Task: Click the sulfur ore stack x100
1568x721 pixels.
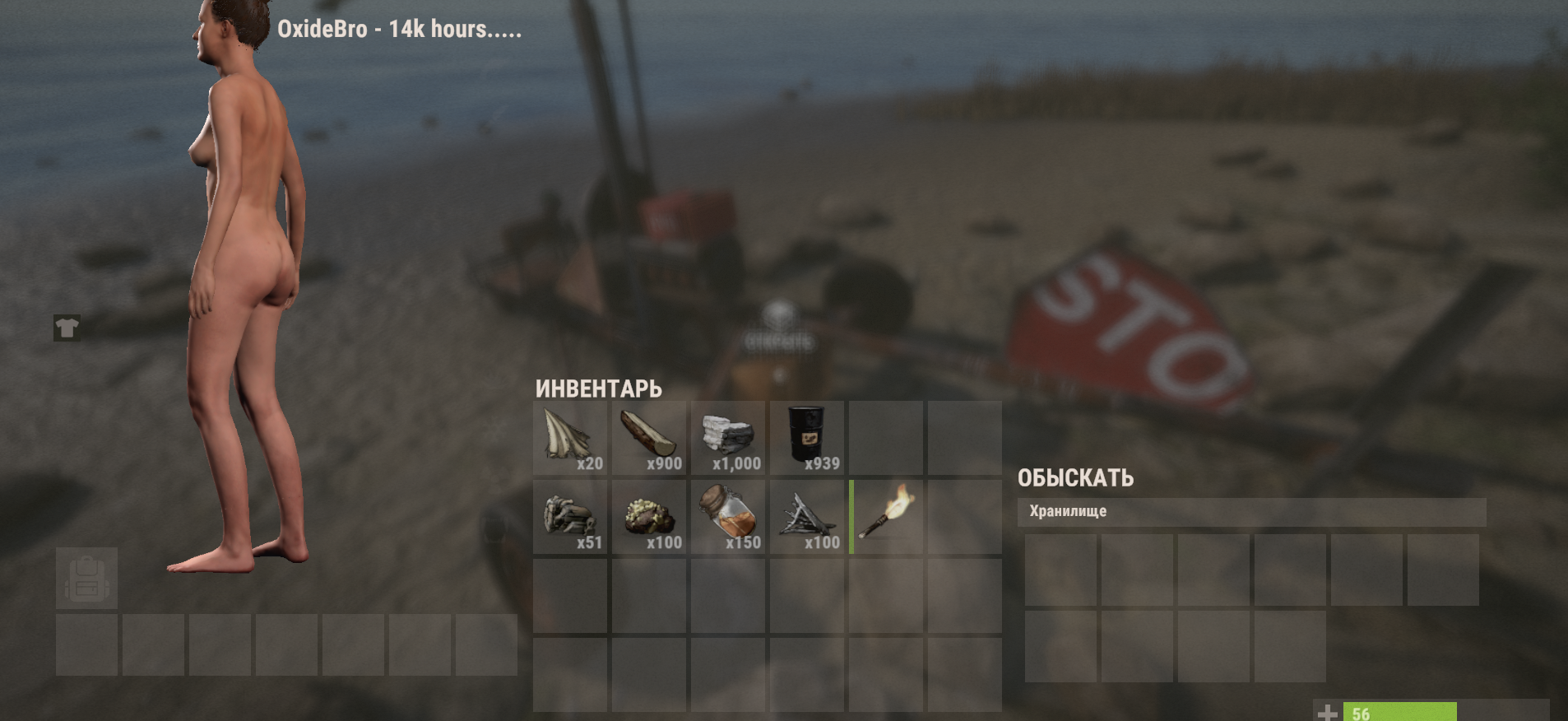Action: click(648, 517)
